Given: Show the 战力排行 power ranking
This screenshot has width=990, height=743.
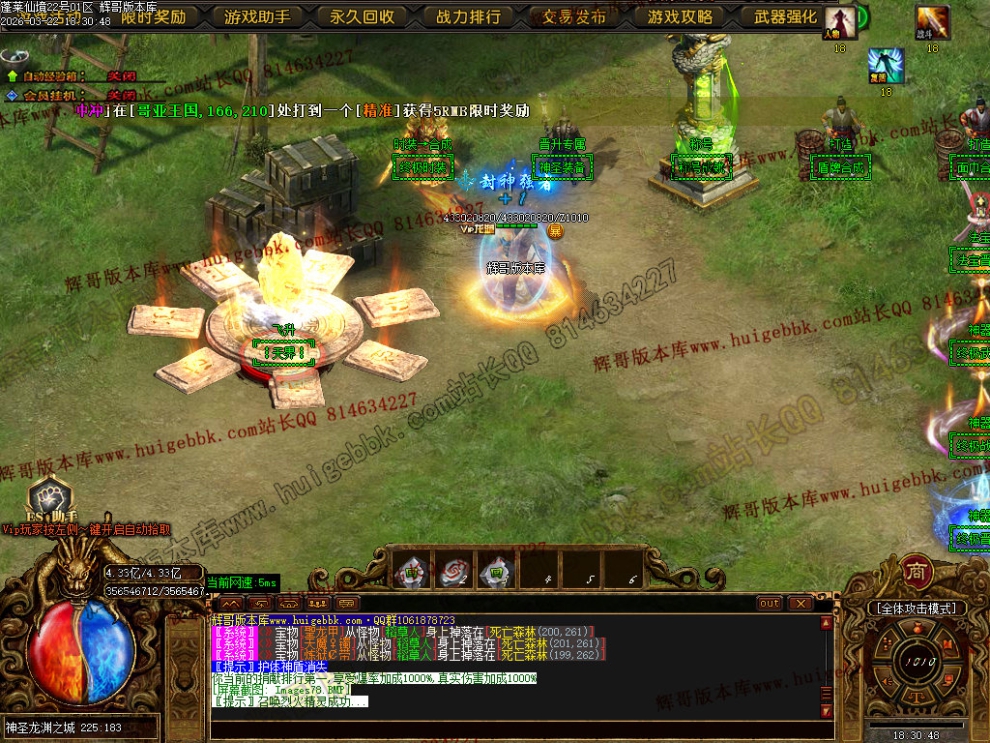Looking at the screenshot, I should tap(468, 16).
